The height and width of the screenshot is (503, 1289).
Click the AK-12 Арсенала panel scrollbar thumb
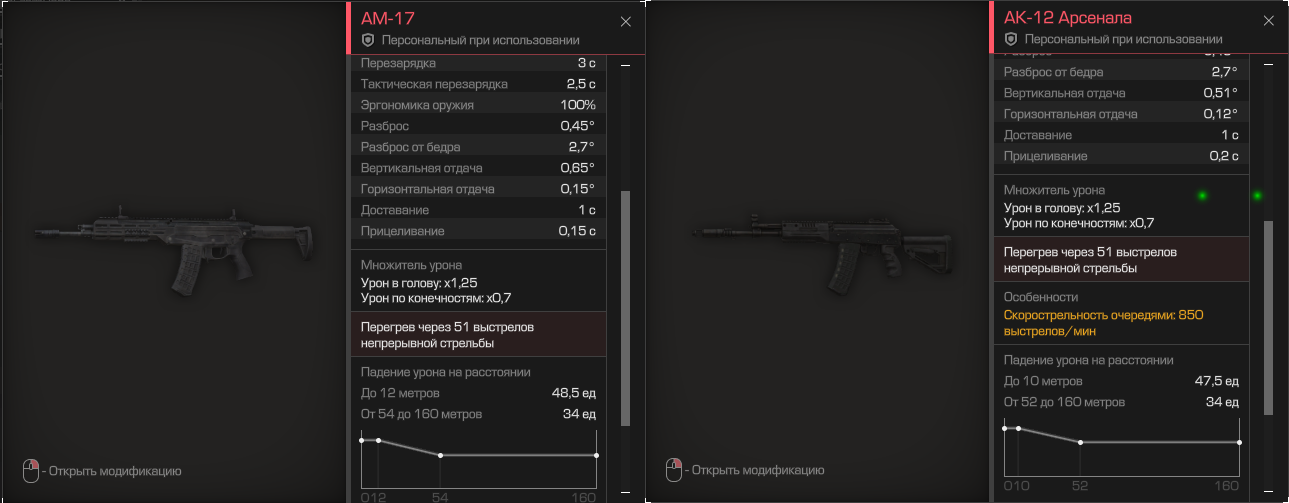click(x=1269, y=316)
